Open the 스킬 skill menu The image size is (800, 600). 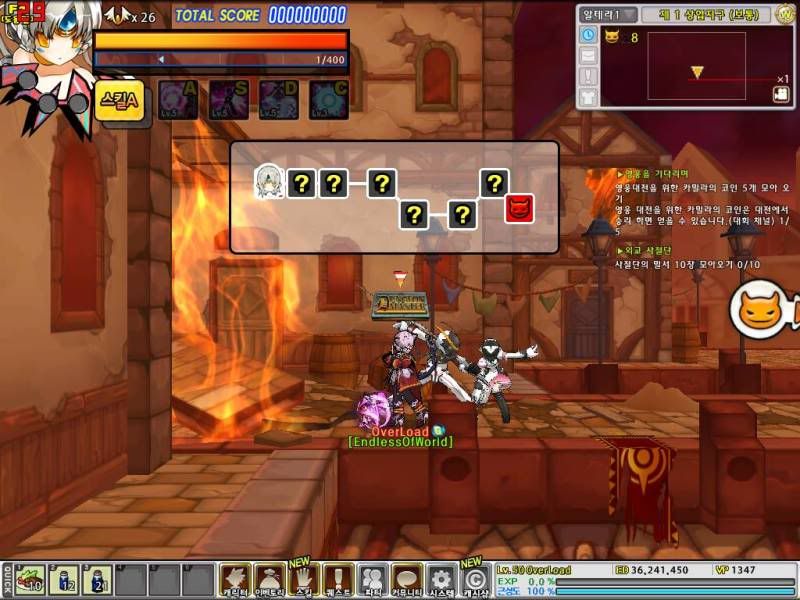(304, 580)
